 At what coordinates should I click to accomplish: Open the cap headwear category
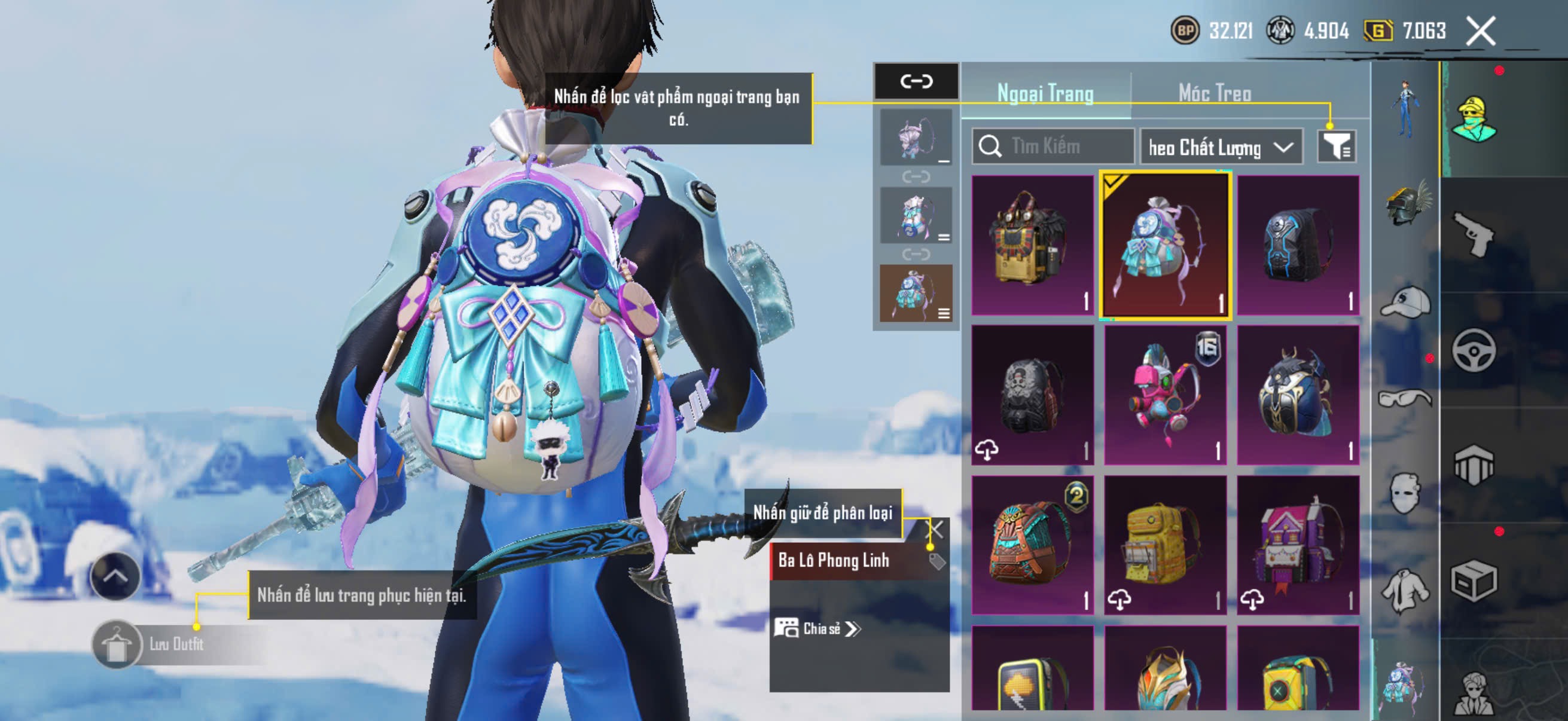[1407, 303]
